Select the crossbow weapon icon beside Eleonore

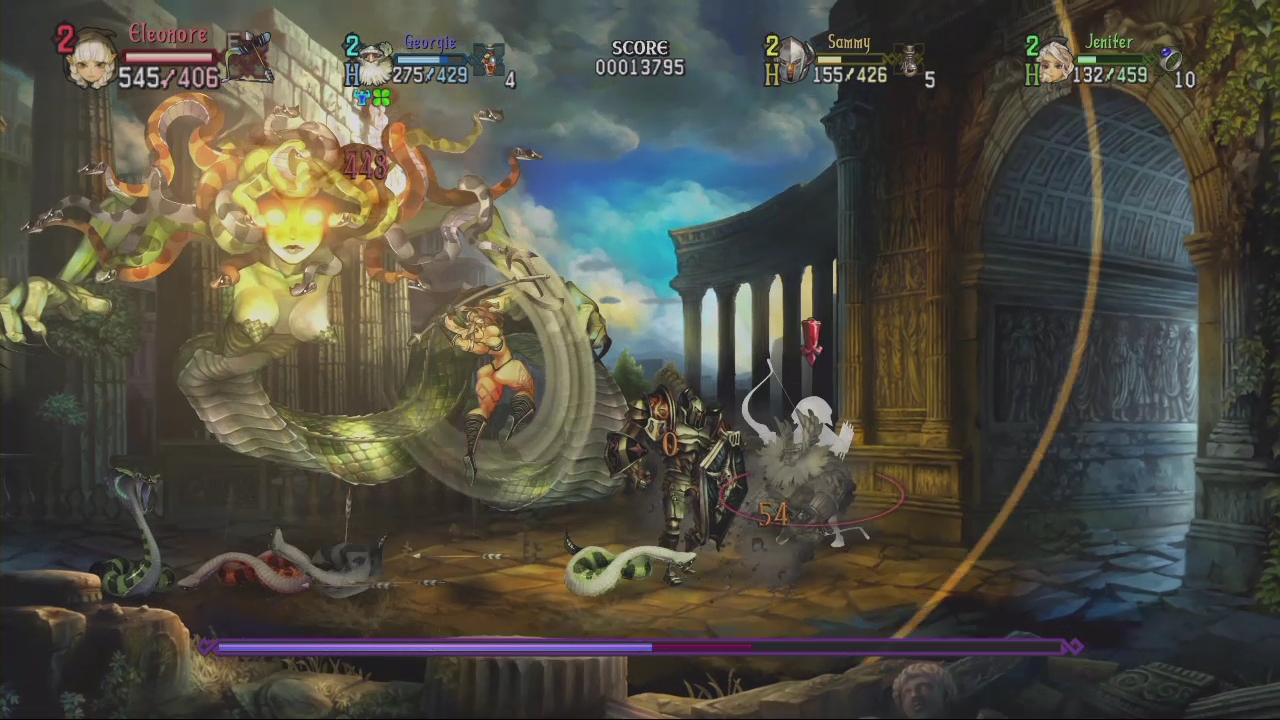(x=250, y=50)
